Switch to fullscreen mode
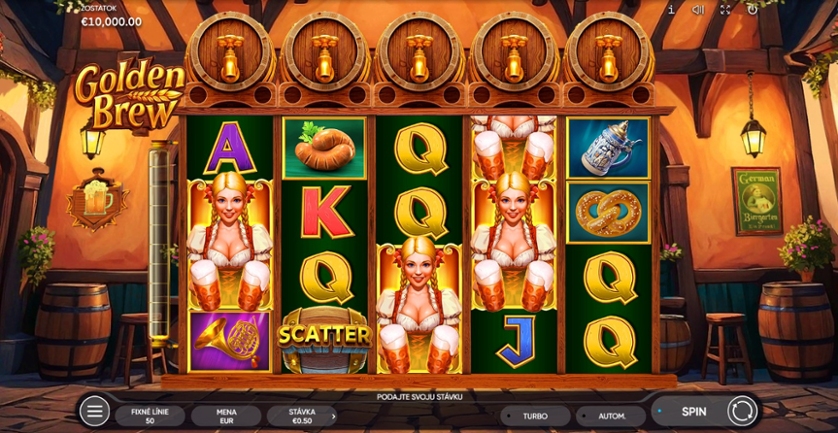 (725, 9)
